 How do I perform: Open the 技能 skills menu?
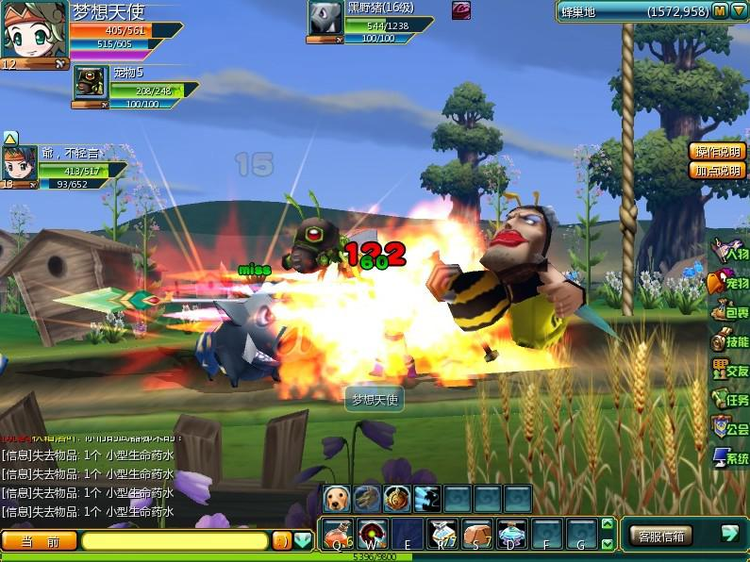(x=730, y=342)
